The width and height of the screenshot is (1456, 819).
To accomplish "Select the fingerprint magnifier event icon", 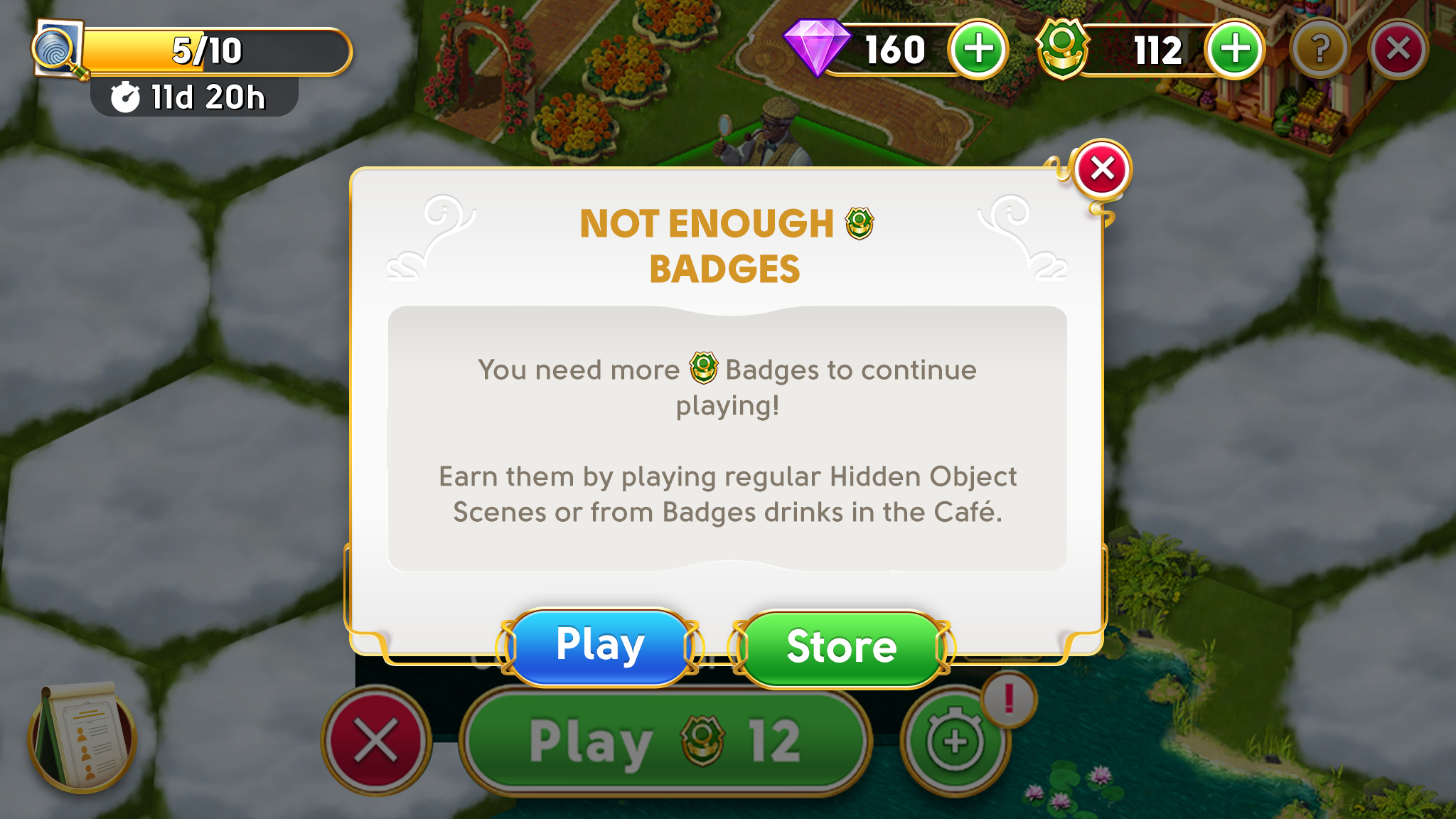I will pyautogui.click(x=58, y=50).
